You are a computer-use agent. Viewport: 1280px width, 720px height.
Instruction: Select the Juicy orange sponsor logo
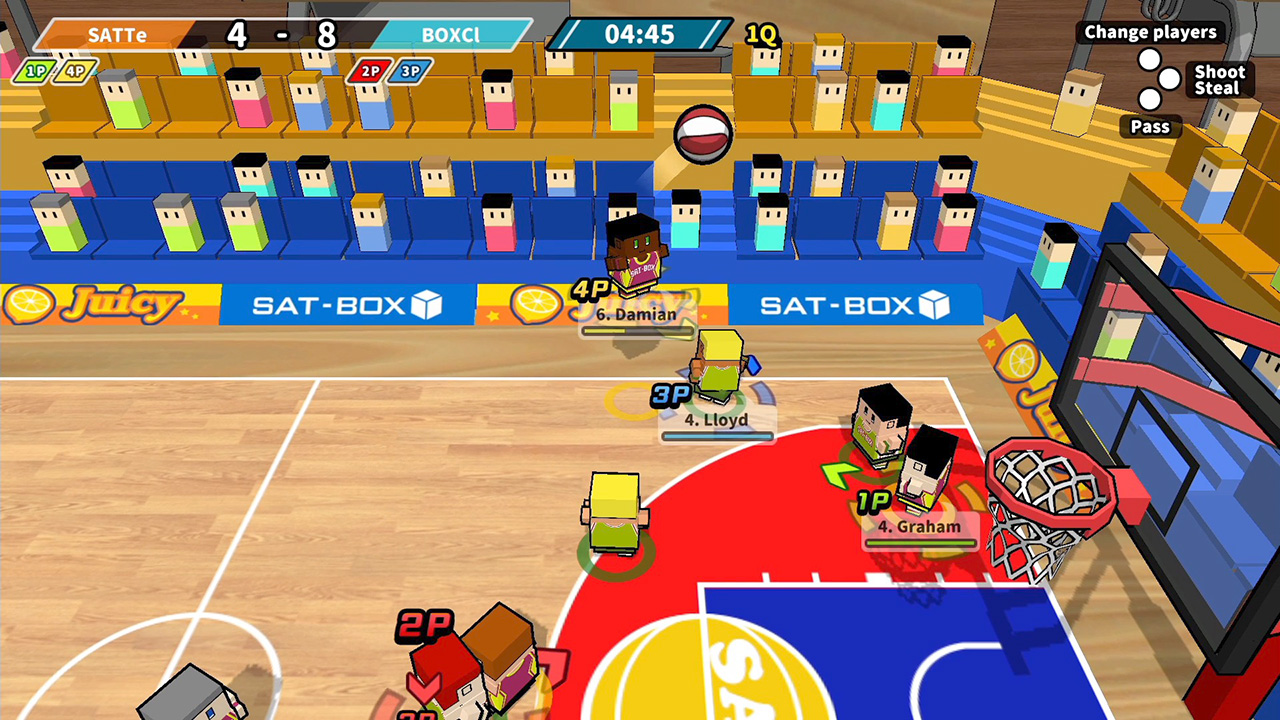30,302
